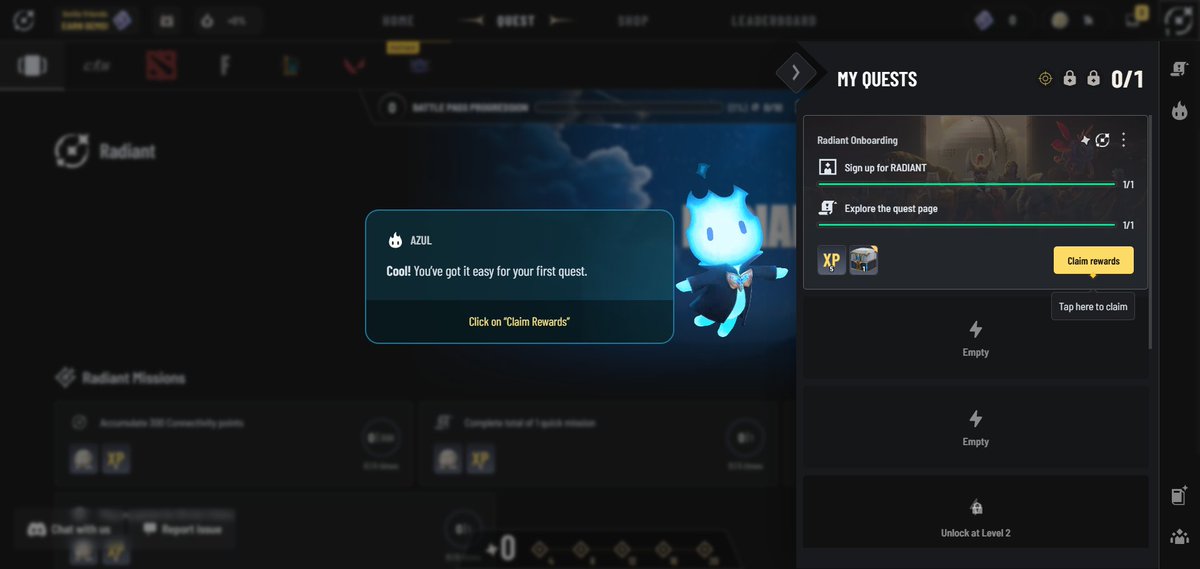Select the treasure chest reward icon
Screen dimensions: 1200x569
click(863, 260)
